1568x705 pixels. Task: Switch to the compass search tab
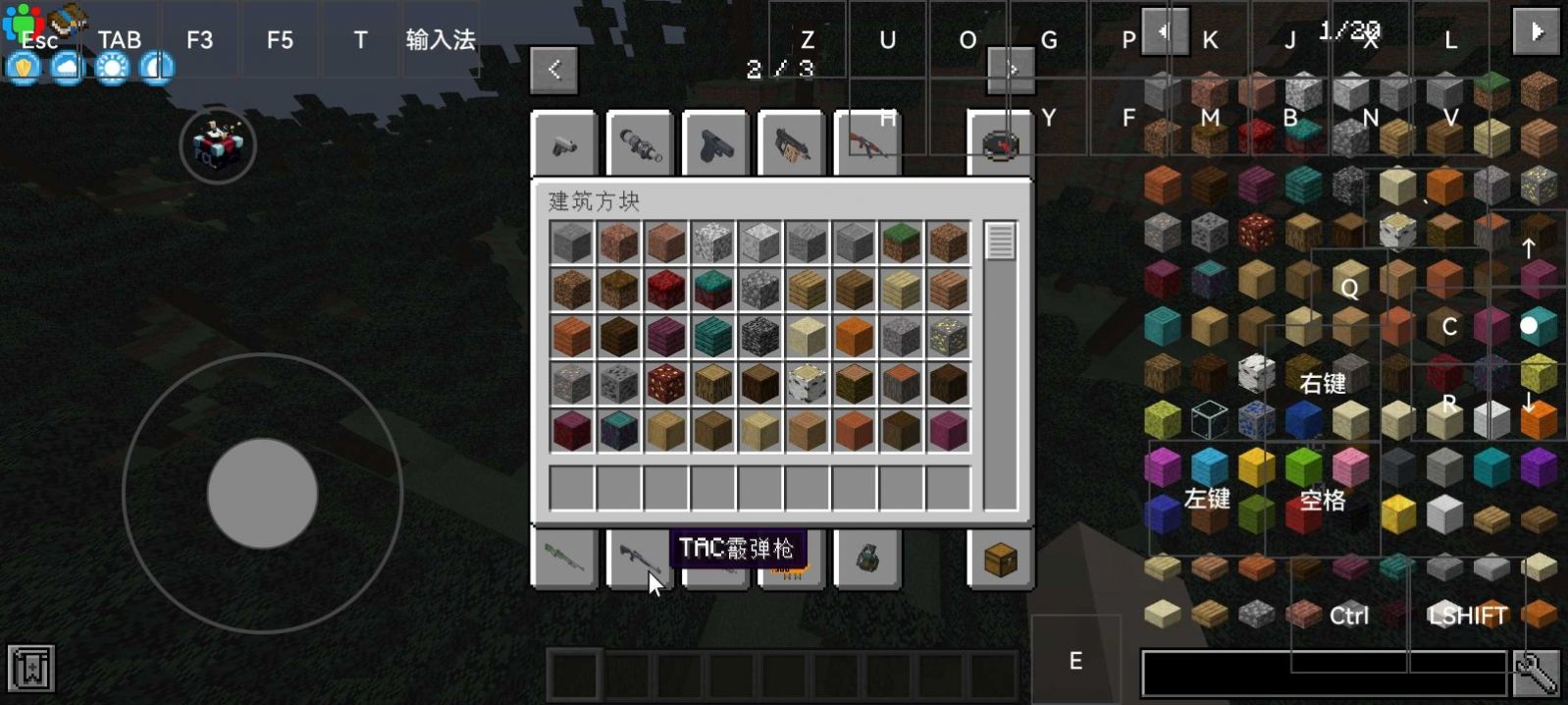tap(1000, 144)
